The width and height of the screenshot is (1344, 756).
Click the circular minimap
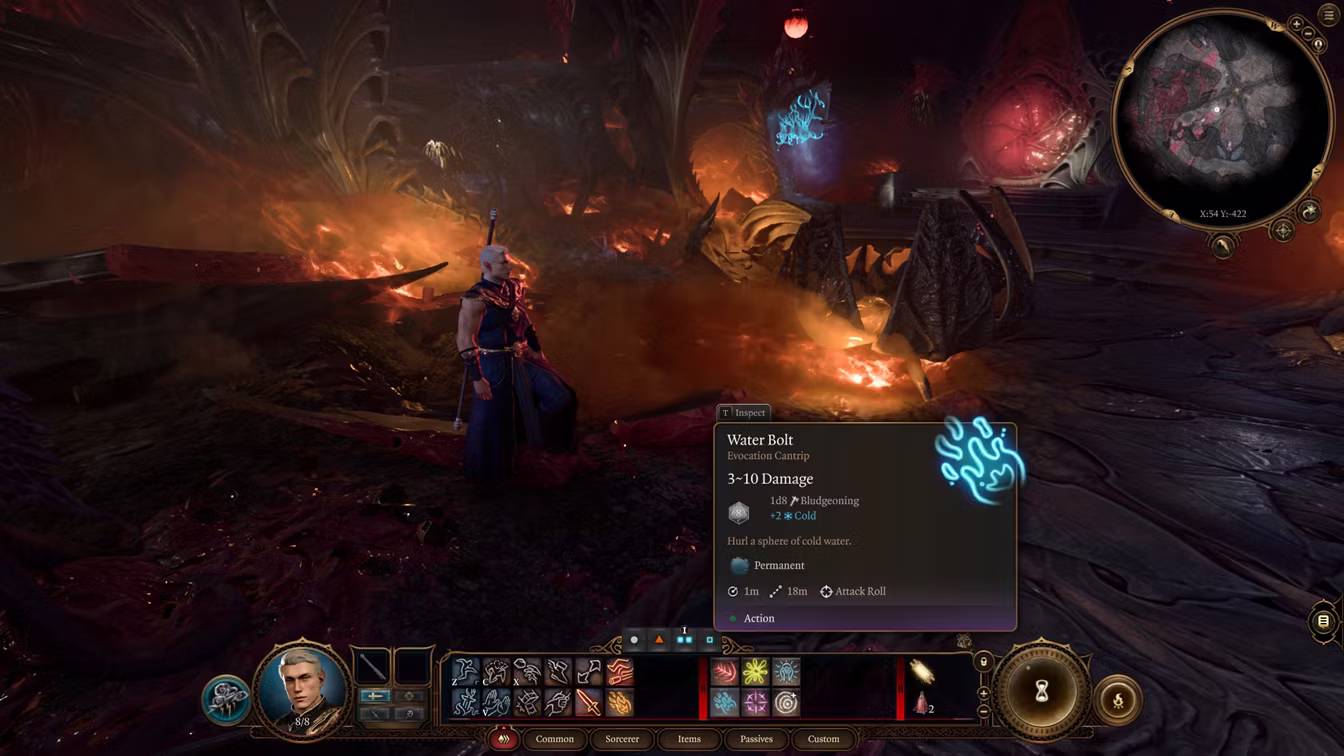[1220, 120]
